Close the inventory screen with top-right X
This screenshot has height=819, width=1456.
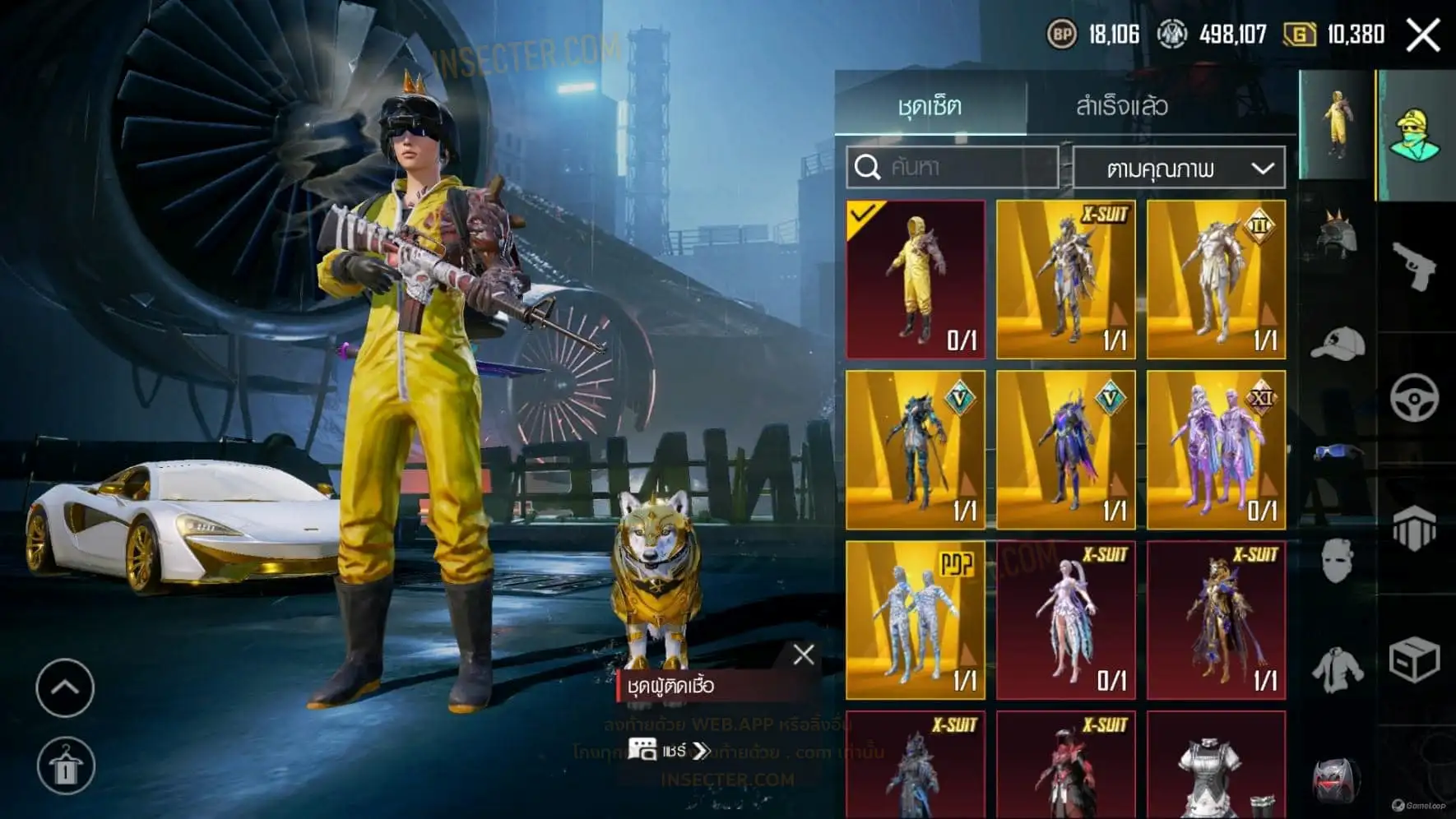click(1422, 35)
